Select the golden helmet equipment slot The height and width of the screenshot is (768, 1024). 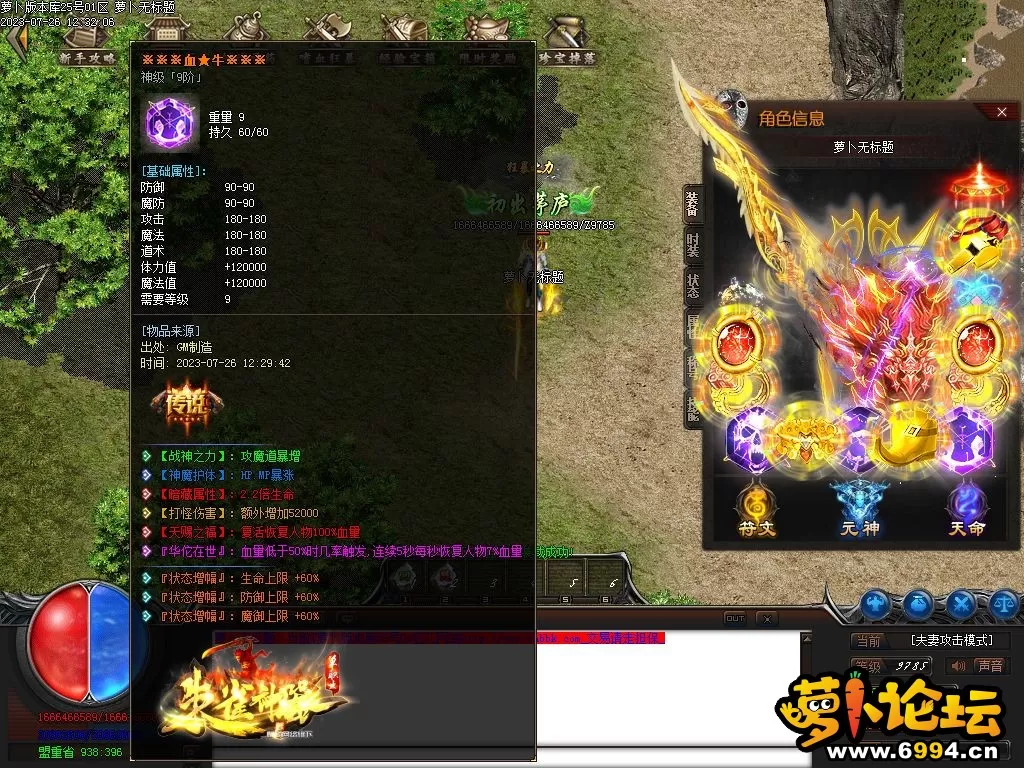tap(906, 437)
